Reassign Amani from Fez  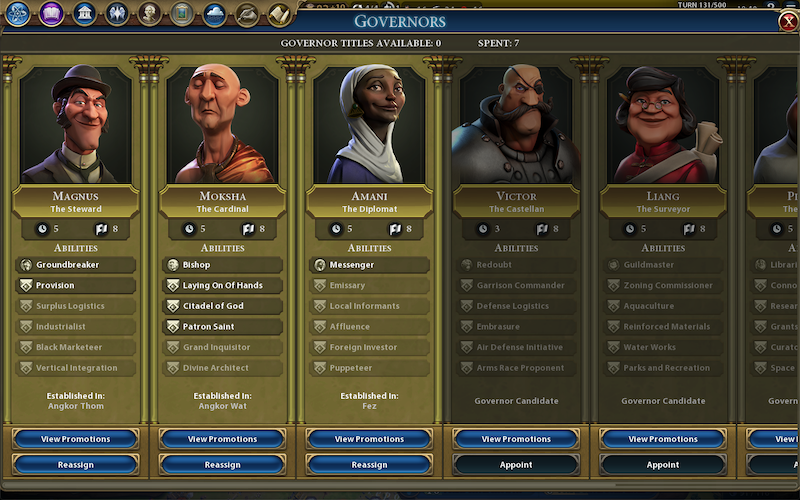(369, 464)
